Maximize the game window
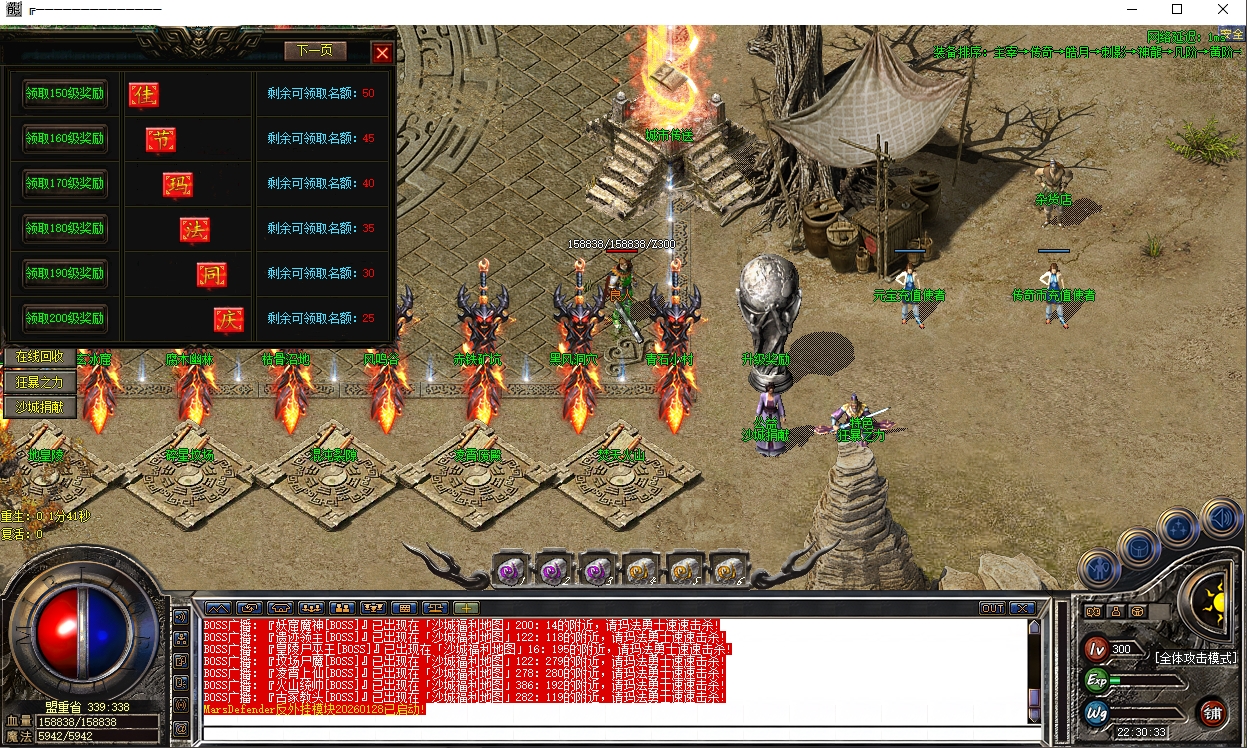The height and width of the screenshot is (748, 1247). 1177,9
